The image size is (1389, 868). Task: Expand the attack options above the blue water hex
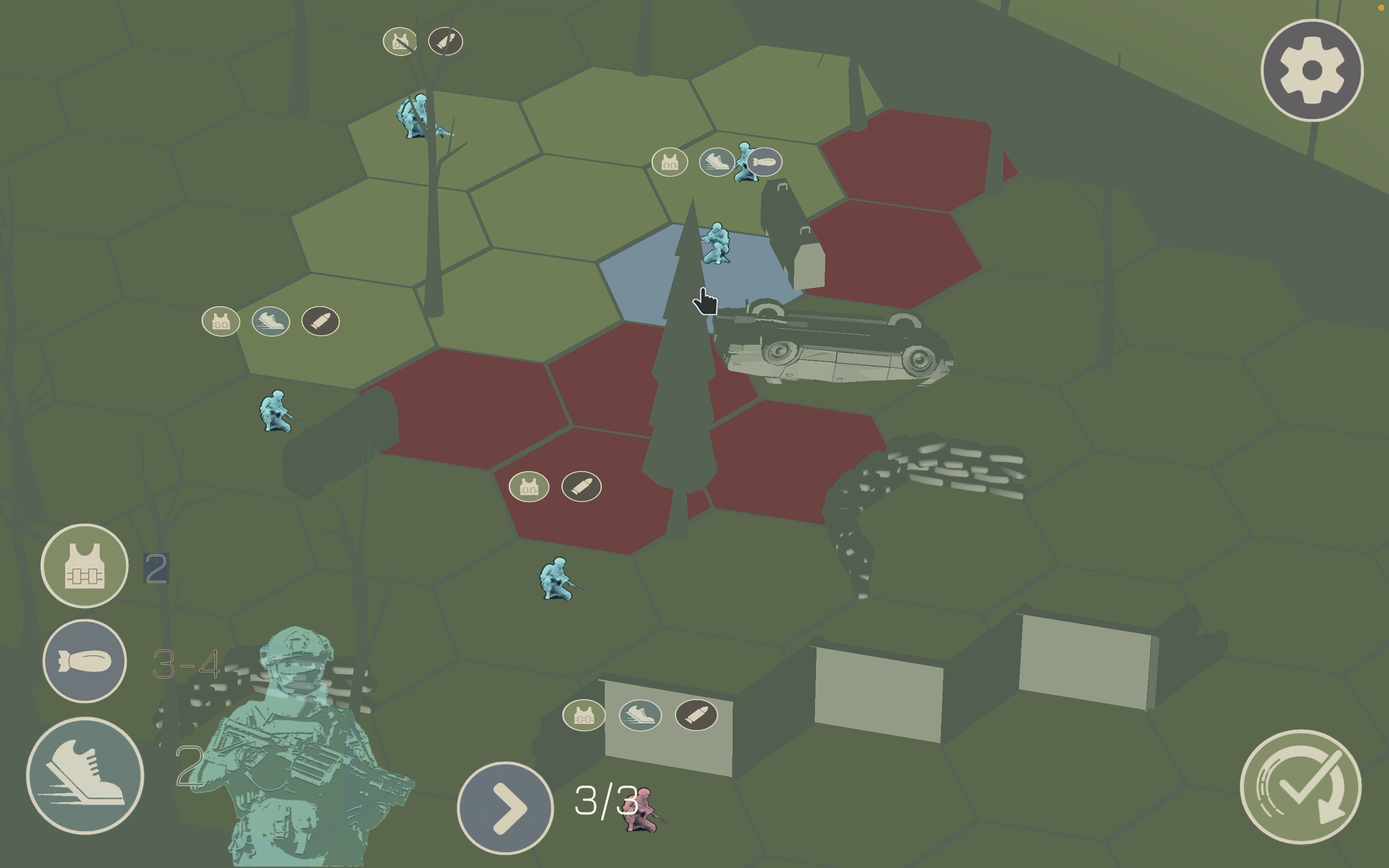(x=670, y=163)
